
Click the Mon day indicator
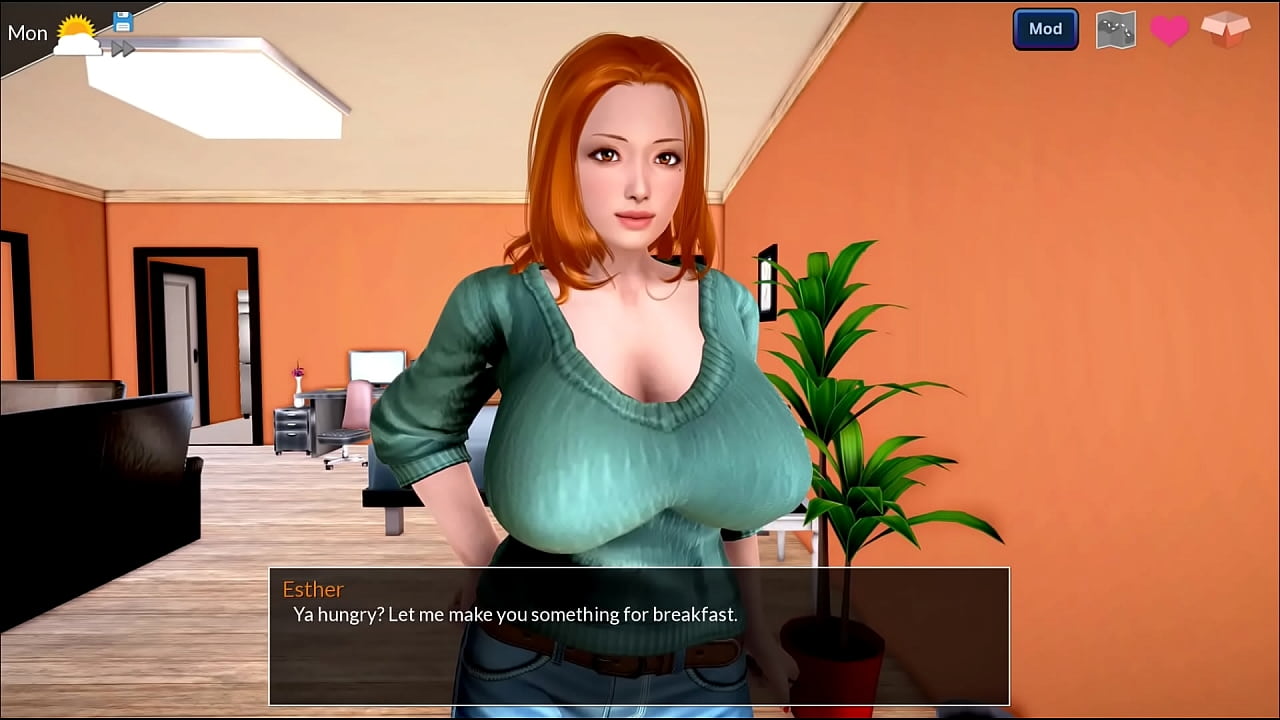[26, 33]
